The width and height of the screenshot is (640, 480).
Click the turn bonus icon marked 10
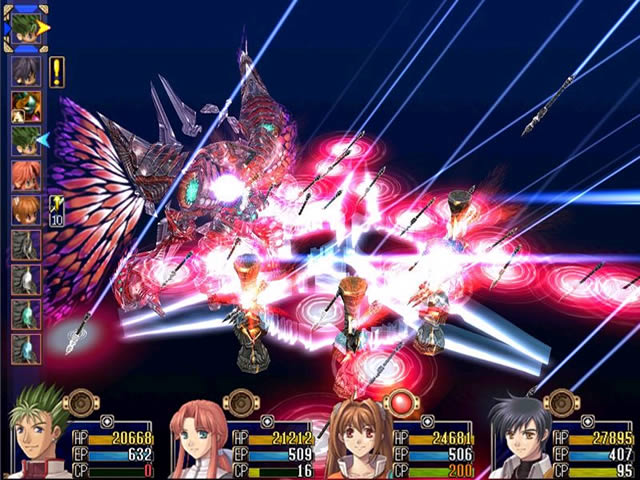point(56,211)
